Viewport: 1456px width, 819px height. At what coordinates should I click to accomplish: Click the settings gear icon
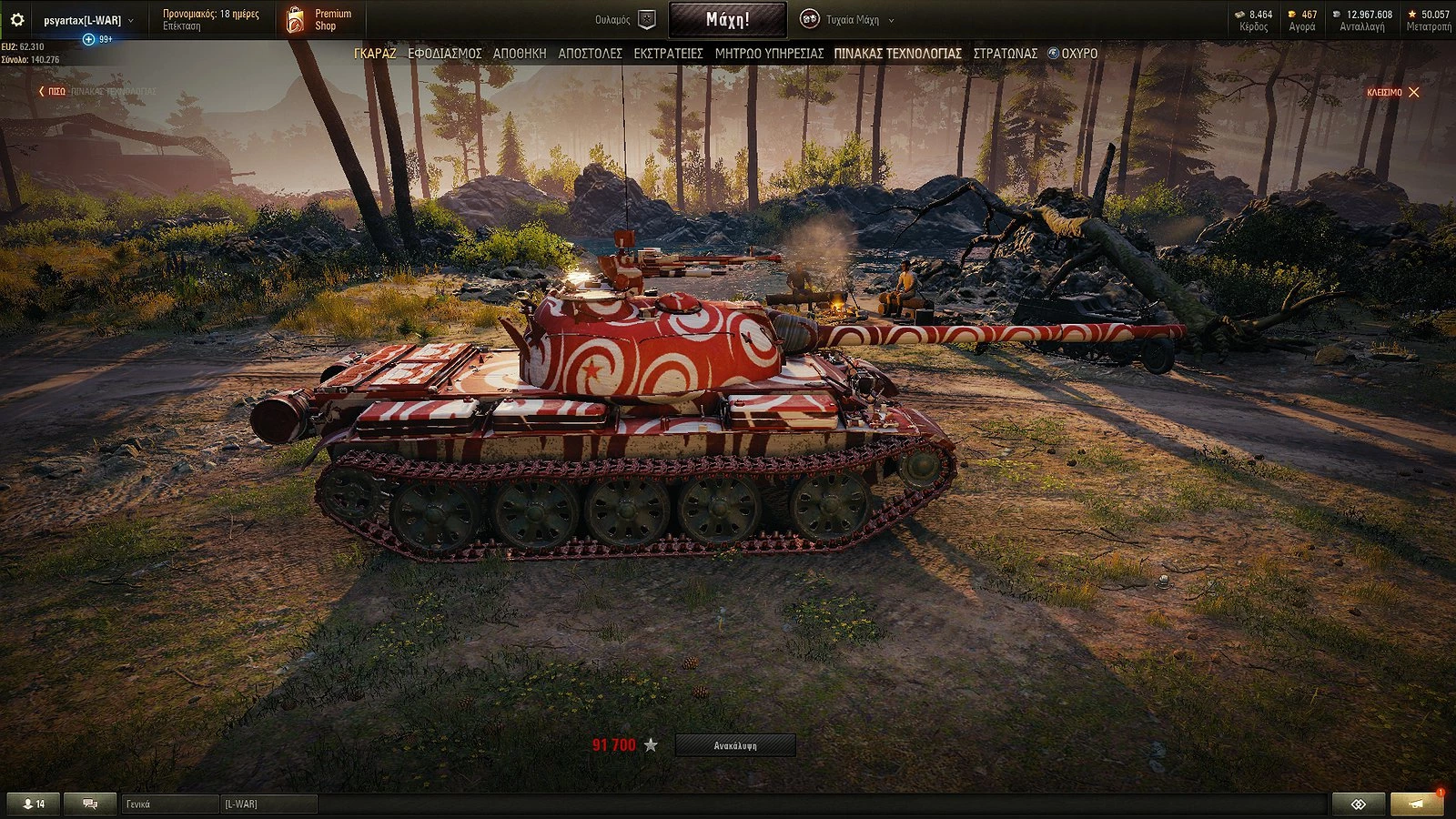point(16,16)
